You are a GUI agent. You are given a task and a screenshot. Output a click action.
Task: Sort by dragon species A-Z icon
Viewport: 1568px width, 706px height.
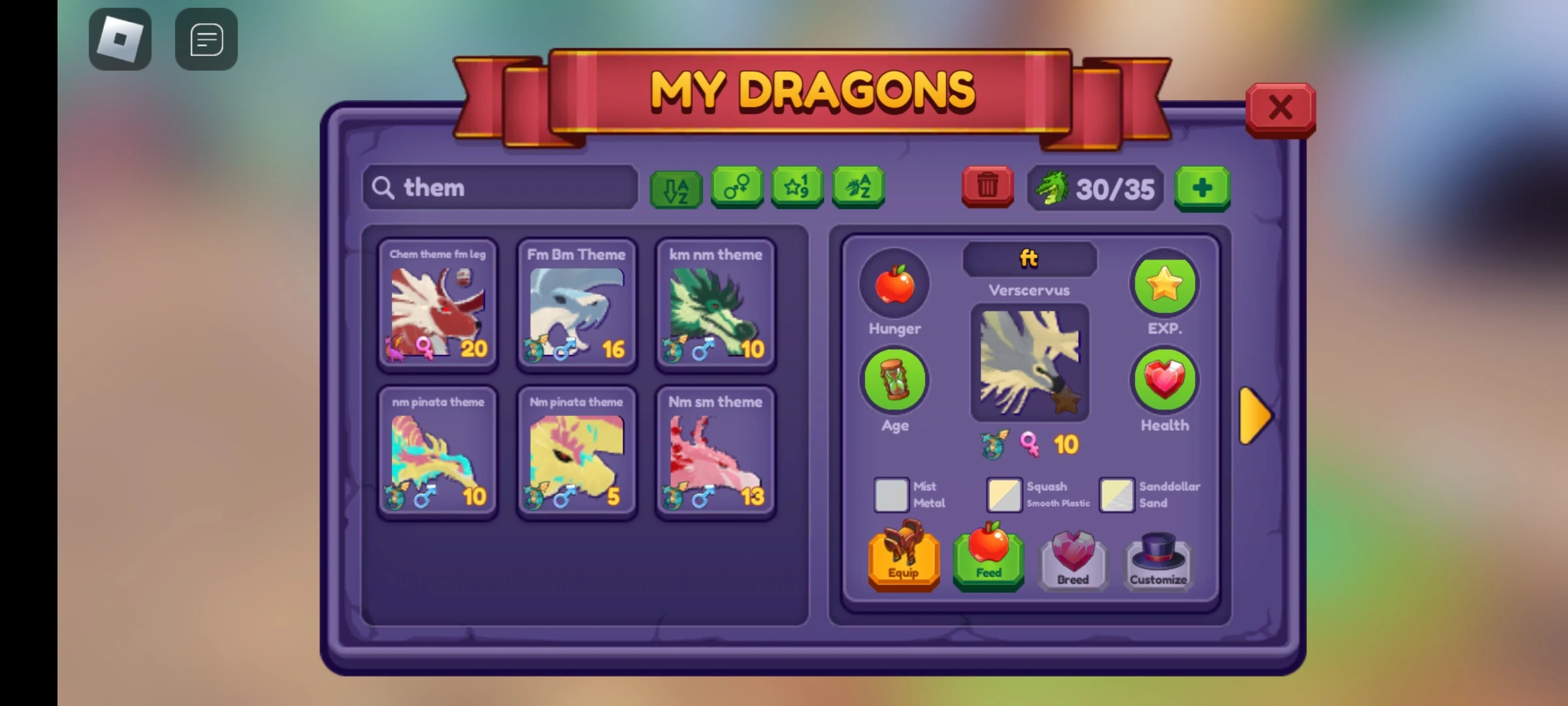click(858, 188)
